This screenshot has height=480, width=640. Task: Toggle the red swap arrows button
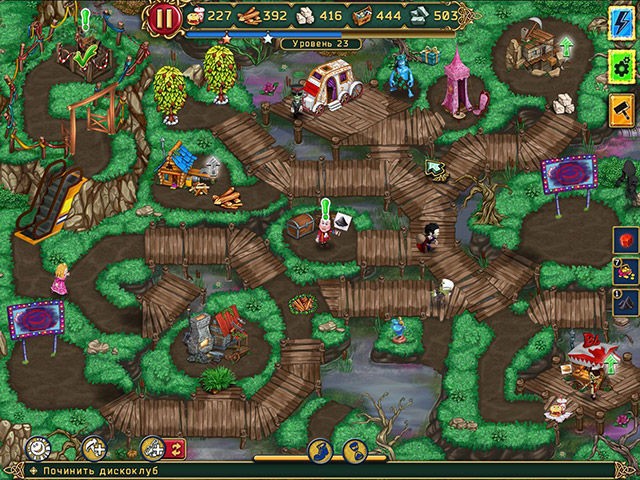175,448
